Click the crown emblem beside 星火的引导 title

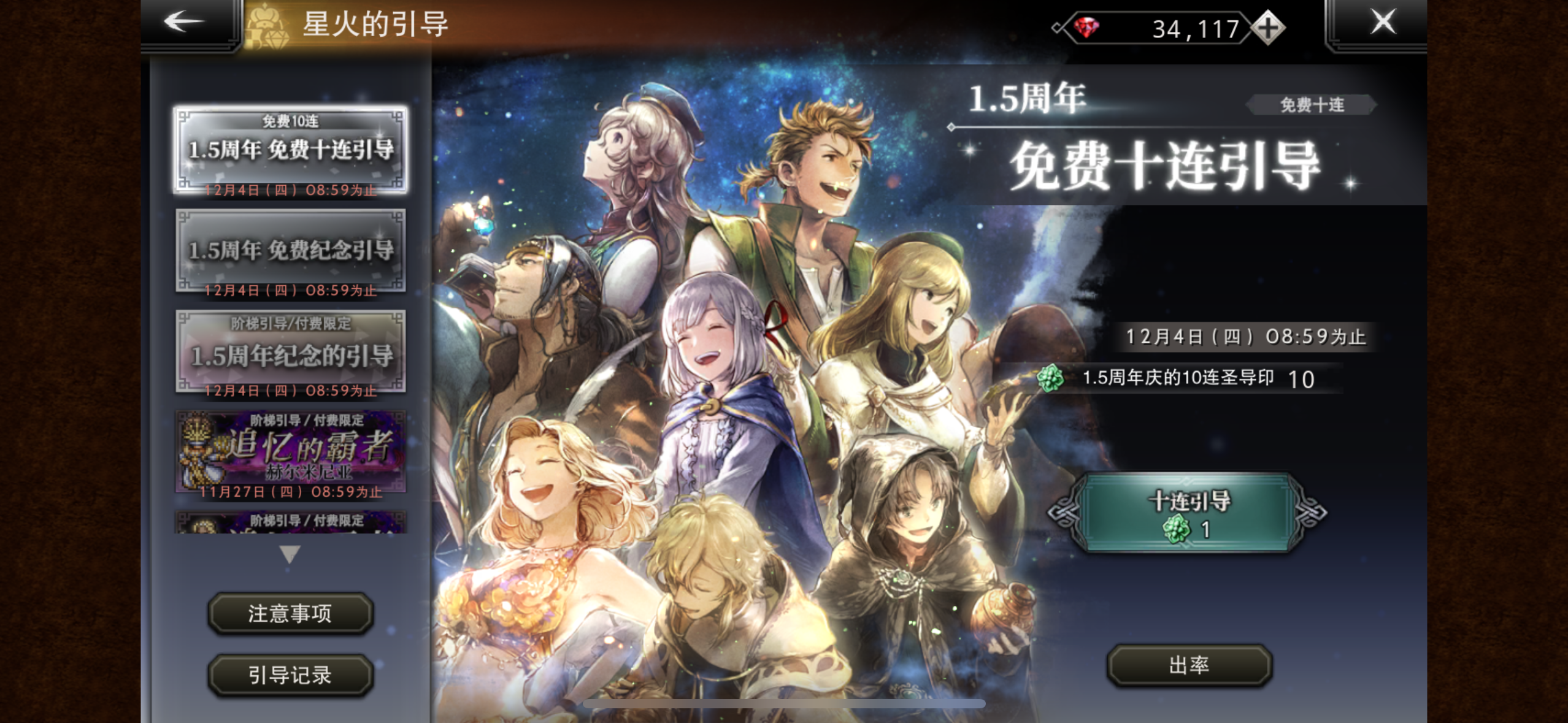(266, 25)
